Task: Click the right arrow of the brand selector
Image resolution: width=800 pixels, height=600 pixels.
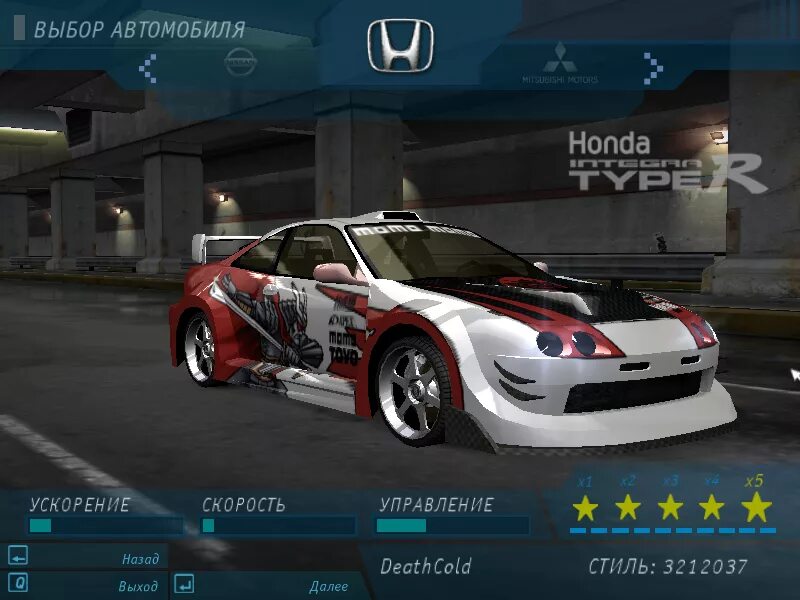Action: [x=653, y=68]
